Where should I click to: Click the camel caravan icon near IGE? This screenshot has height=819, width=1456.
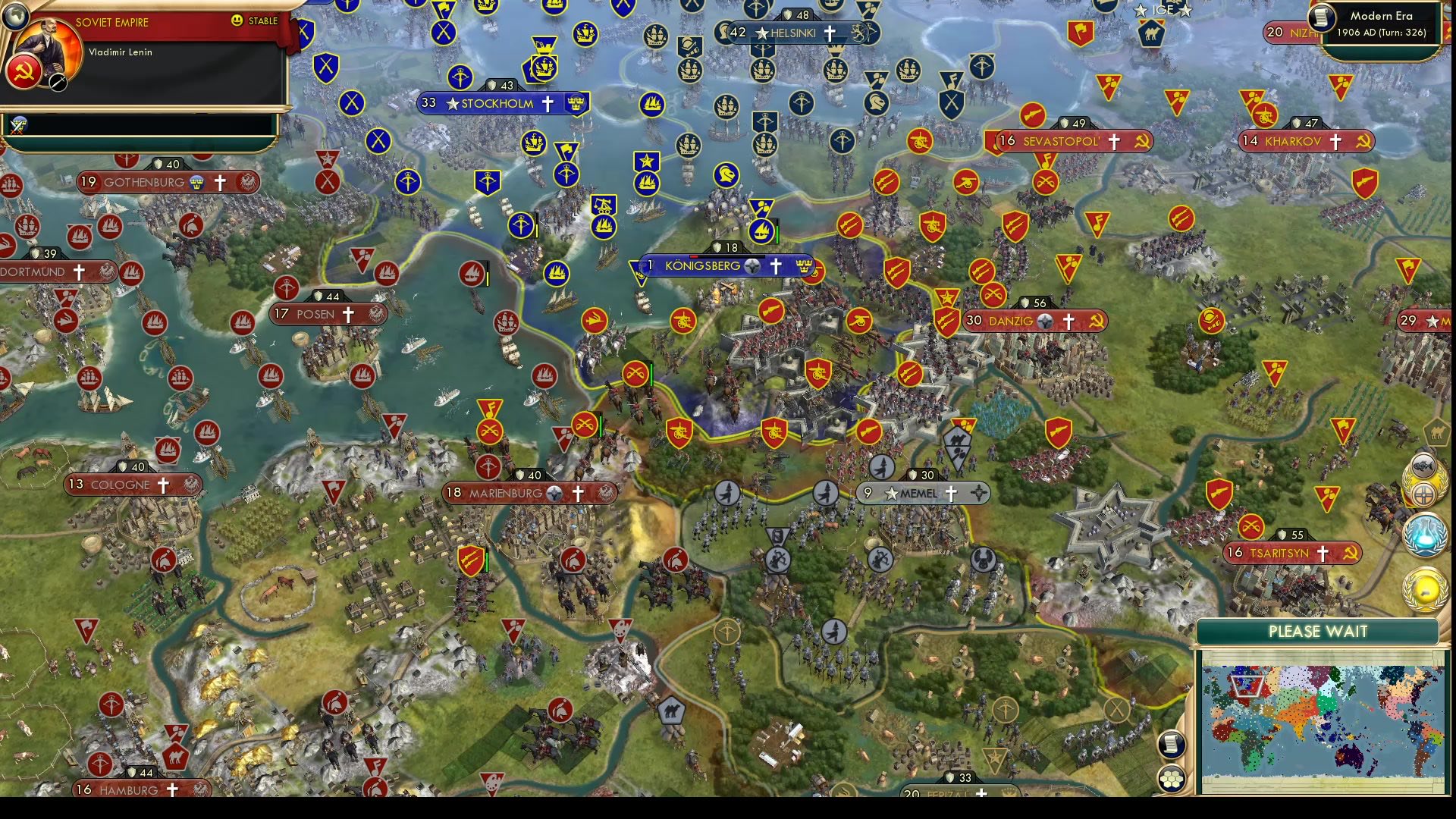tap(1150, 33)
